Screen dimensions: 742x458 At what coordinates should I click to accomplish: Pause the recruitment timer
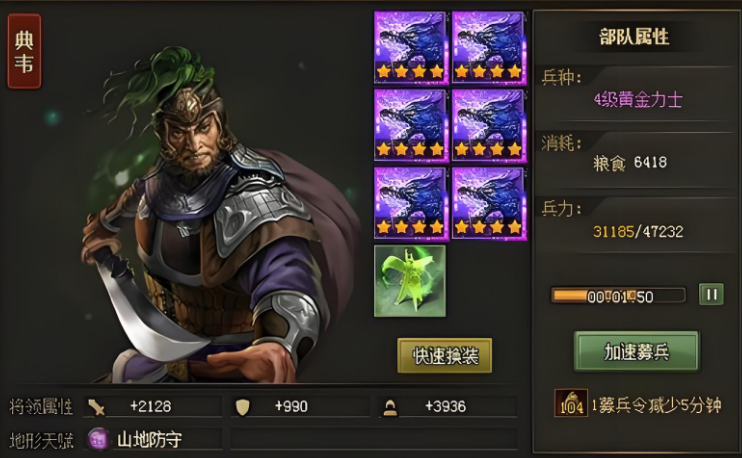point(710,295)
